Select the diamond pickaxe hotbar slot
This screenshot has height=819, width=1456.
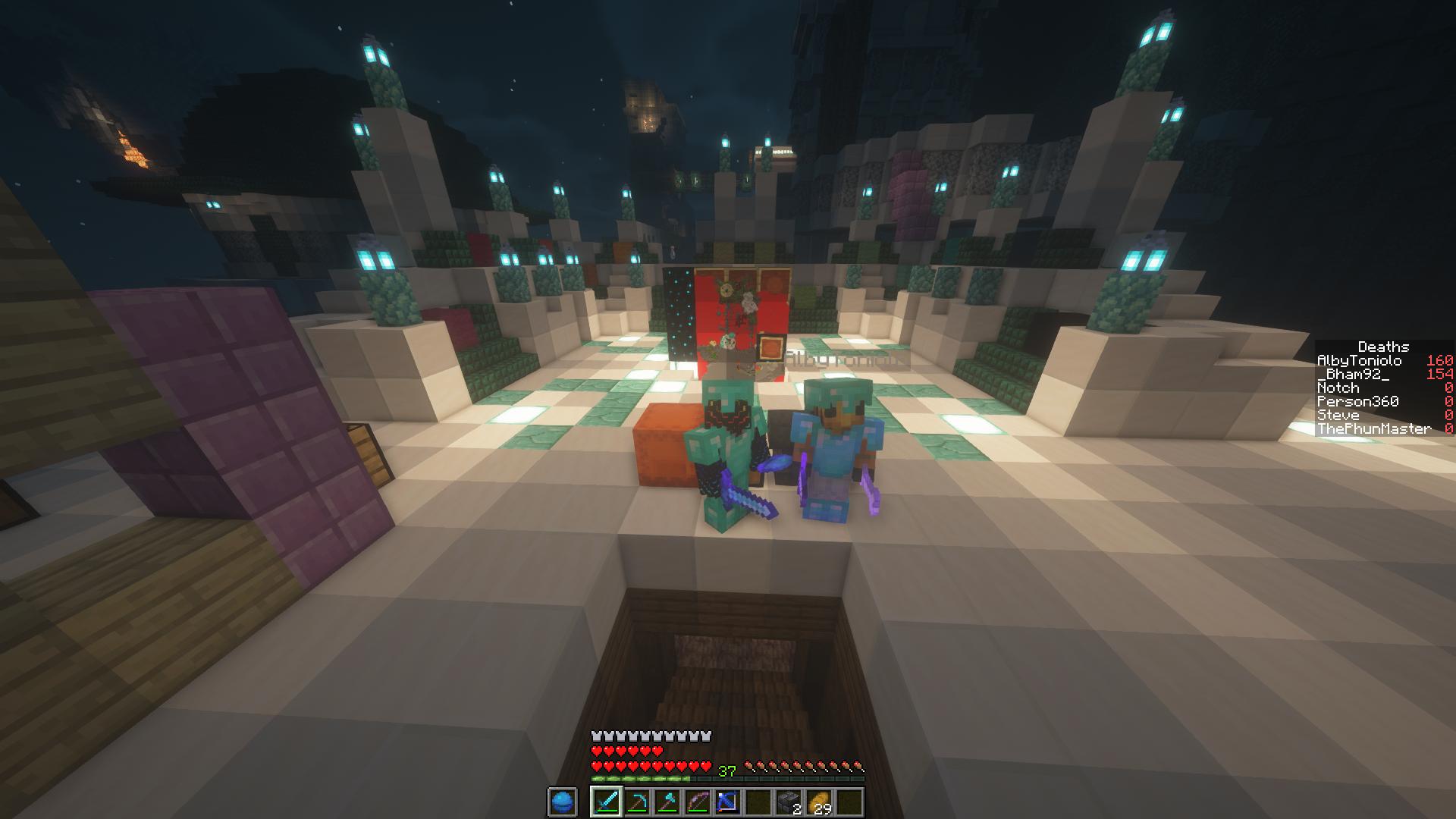(636, 802)
